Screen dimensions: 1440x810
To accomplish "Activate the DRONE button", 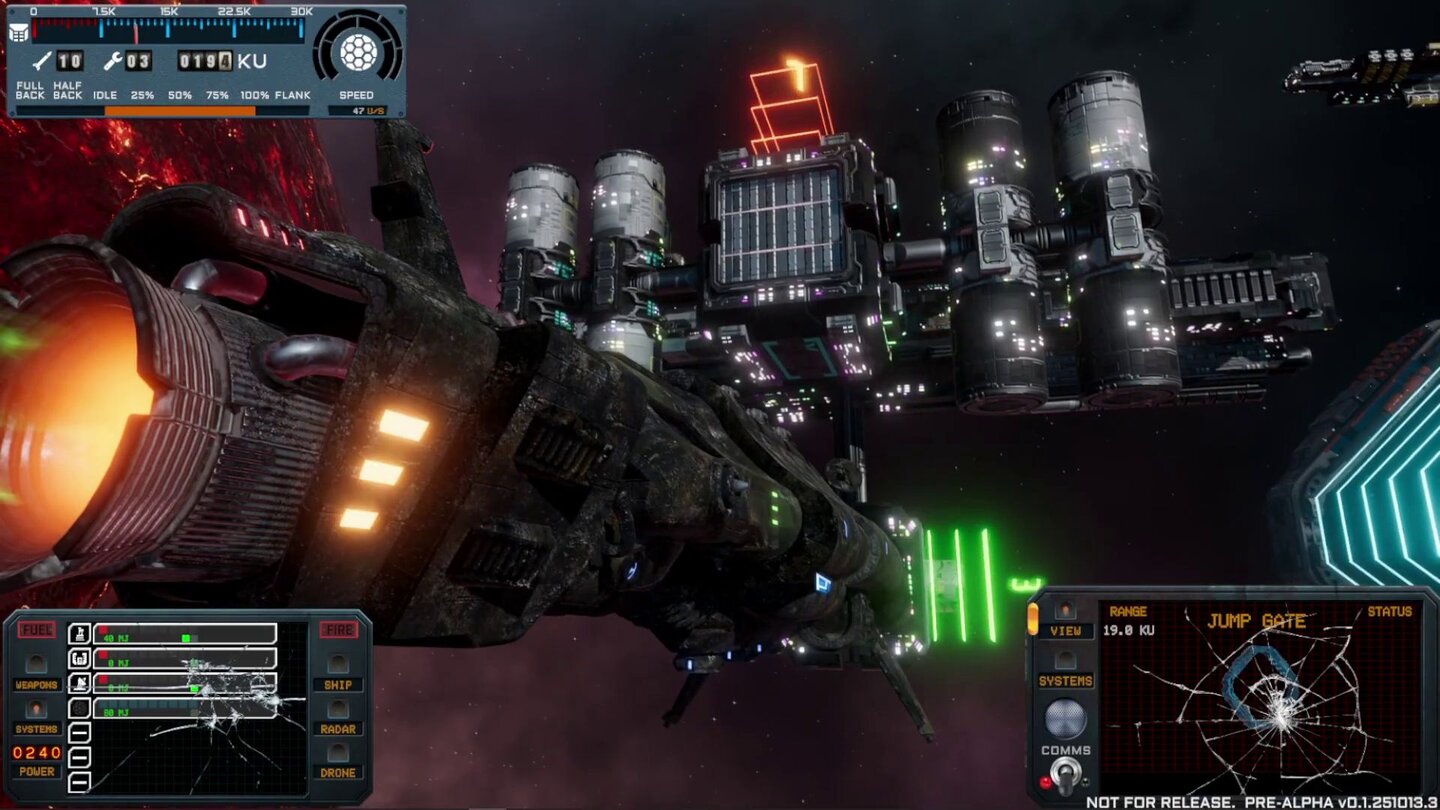I will click(338, 753).
